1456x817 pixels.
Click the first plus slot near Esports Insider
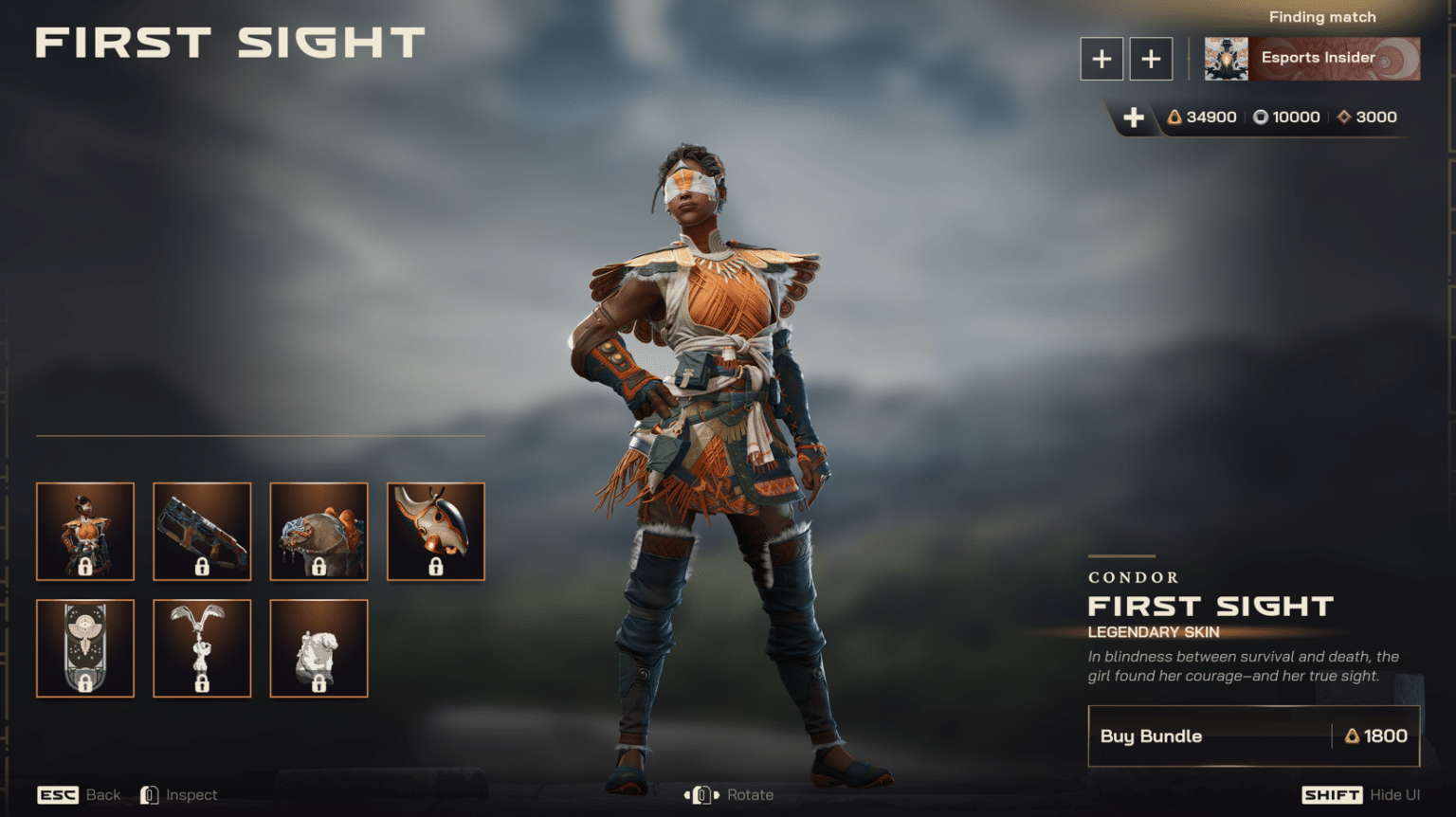pos(1101,58)
